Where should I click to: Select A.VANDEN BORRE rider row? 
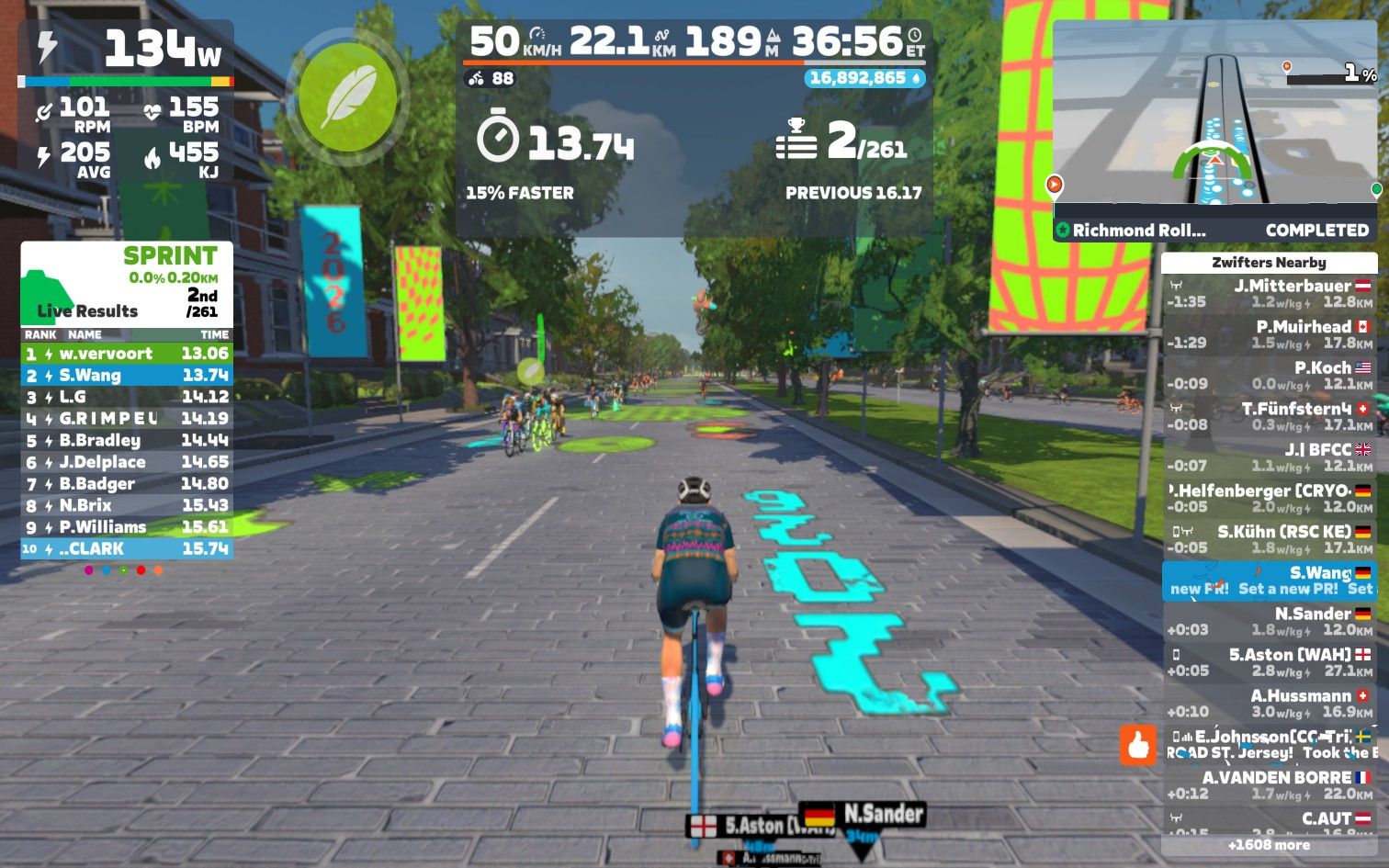pyautogui.click(x=1269, y=785)
